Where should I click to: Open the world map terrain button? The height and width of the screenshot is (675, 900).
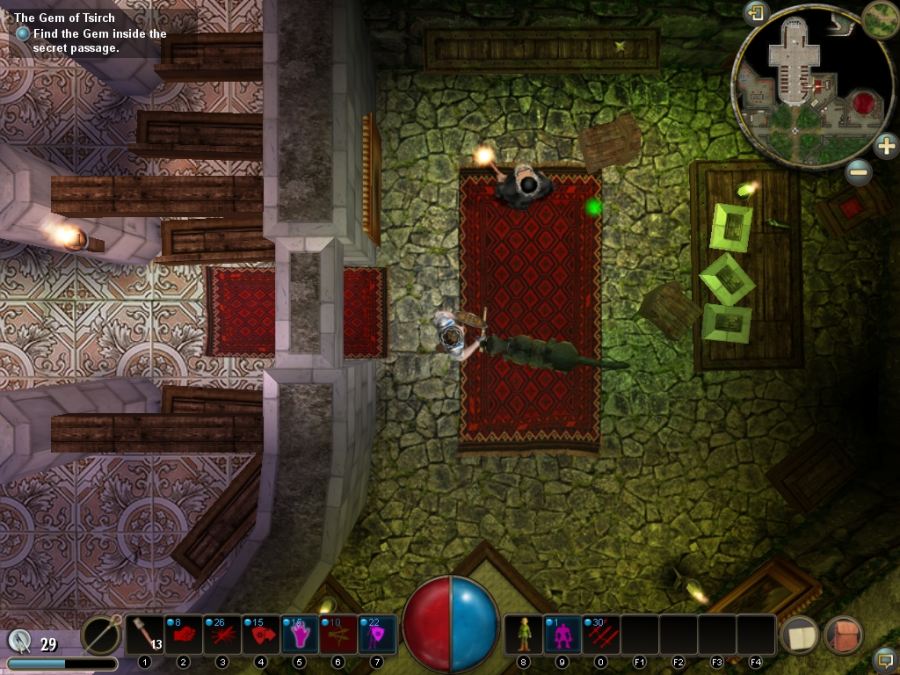[880, 17]
